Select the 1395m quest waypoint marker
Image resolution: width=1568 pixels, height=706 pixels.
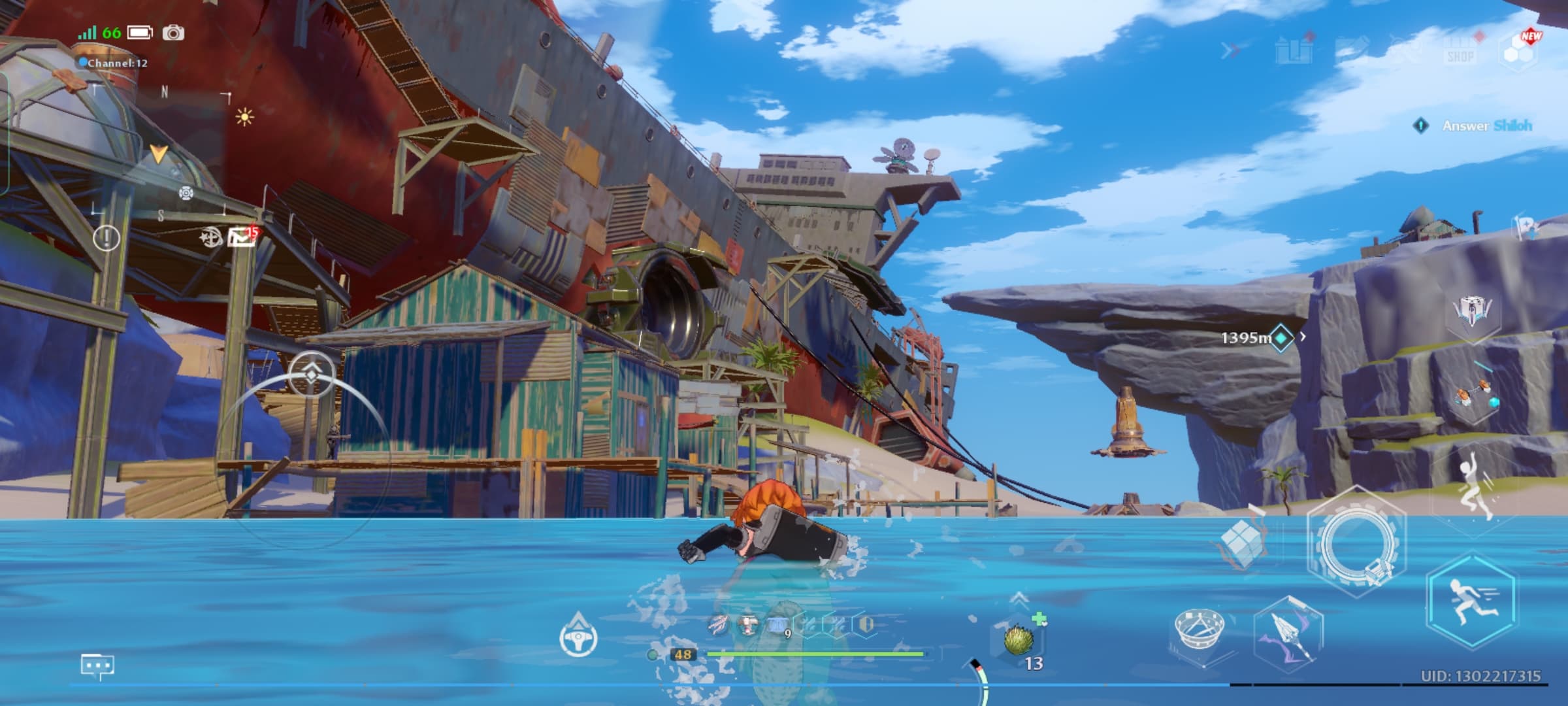point(1281,338)
